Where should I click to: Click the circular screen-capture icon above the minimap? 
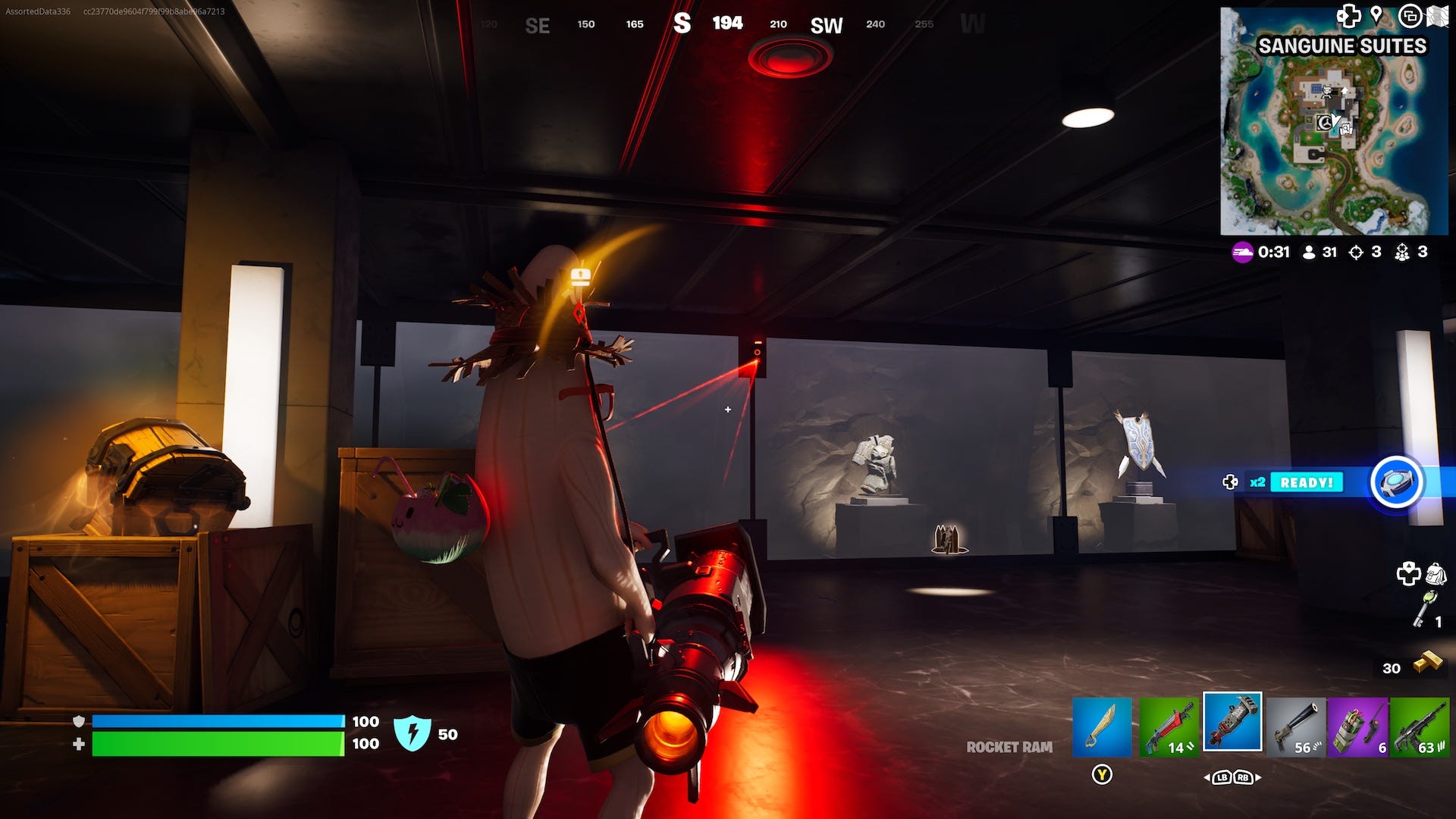click(x=1412, y=14)
